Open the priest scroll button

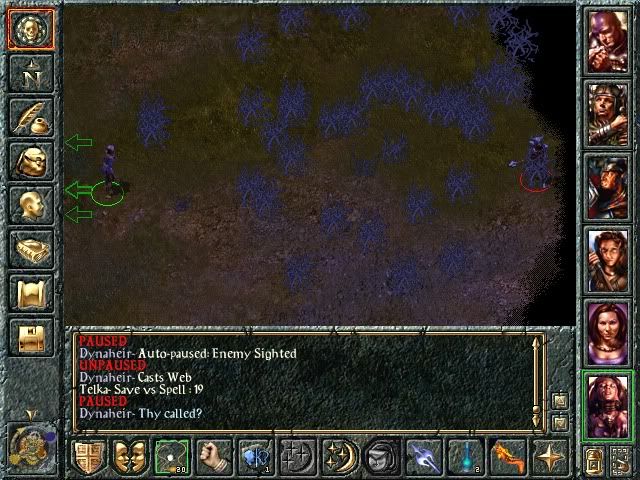coord(29,293)
